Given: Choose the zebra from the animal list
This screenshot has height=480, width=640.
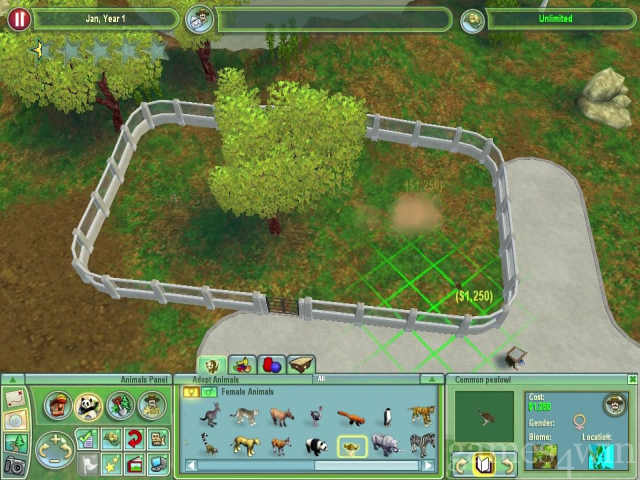Looking at the screenshot, I should (421, 444).
